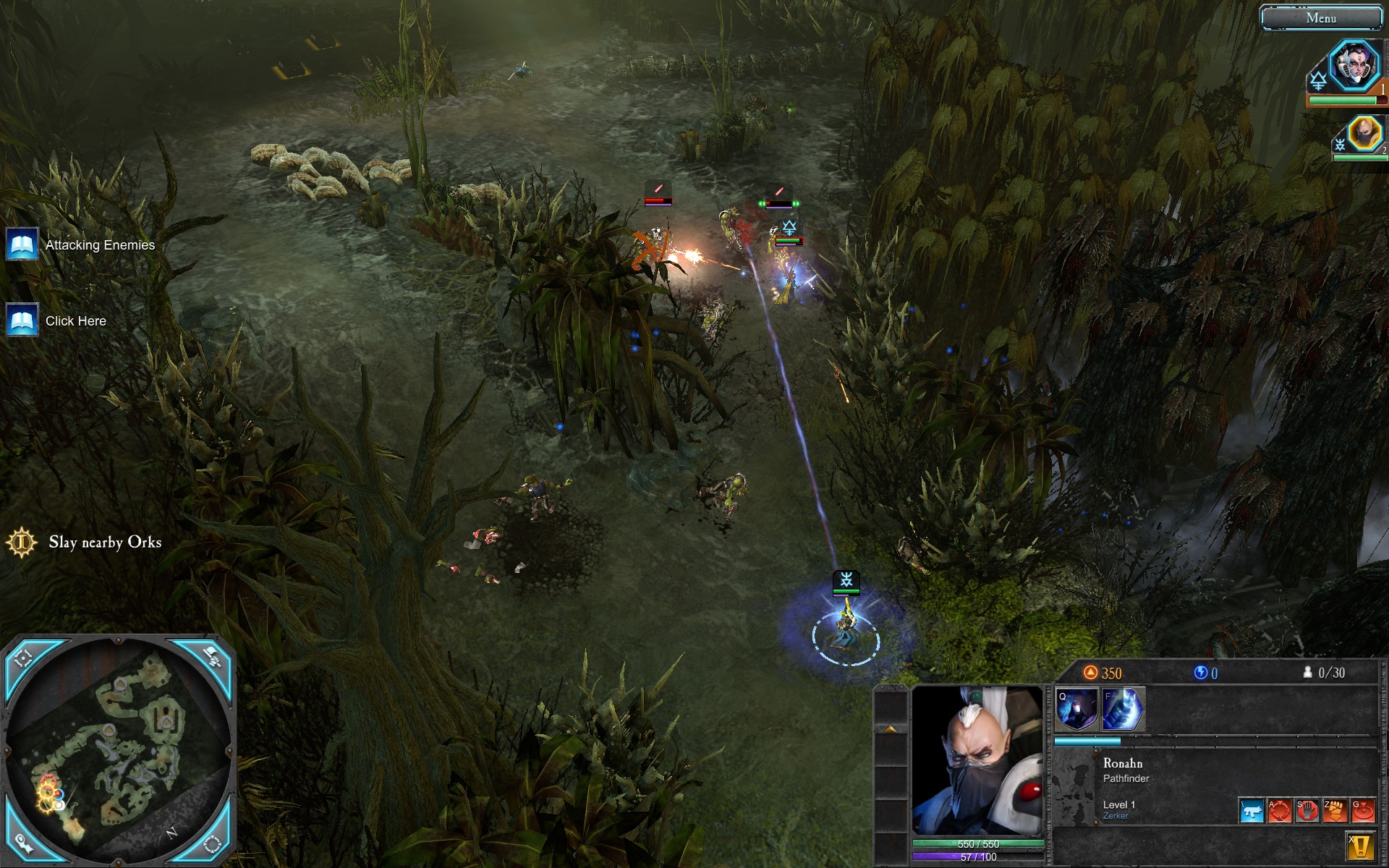Toggle the ranged weapon stance icon
This screenshot has width=1389, height=868.
click(x=1251, y=811)
